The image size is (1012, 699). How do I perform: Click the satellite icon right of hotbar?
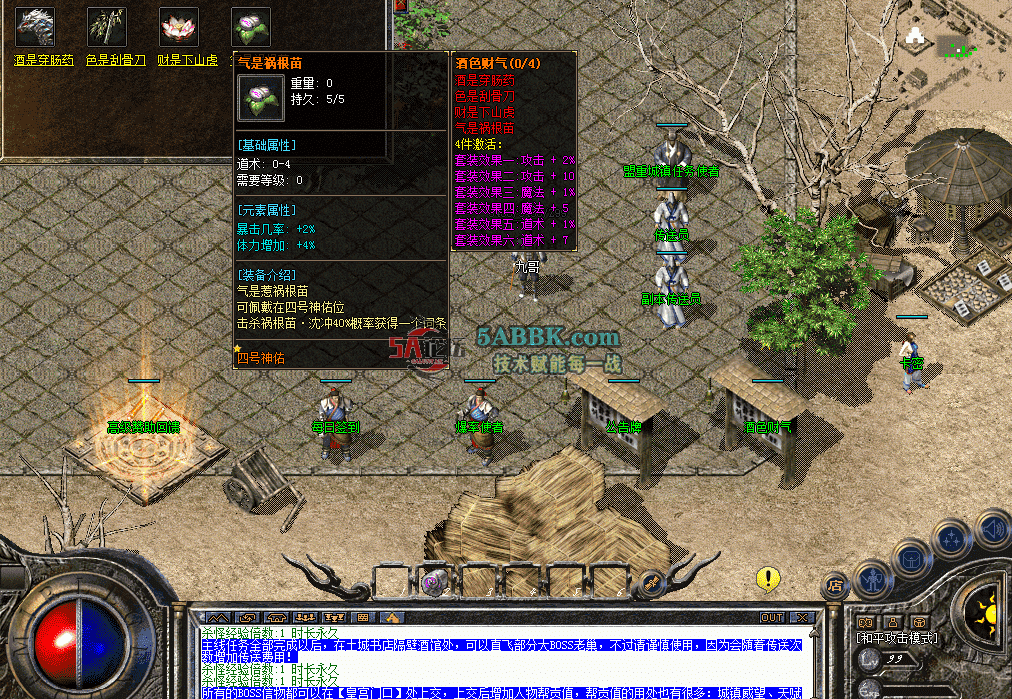650,581
